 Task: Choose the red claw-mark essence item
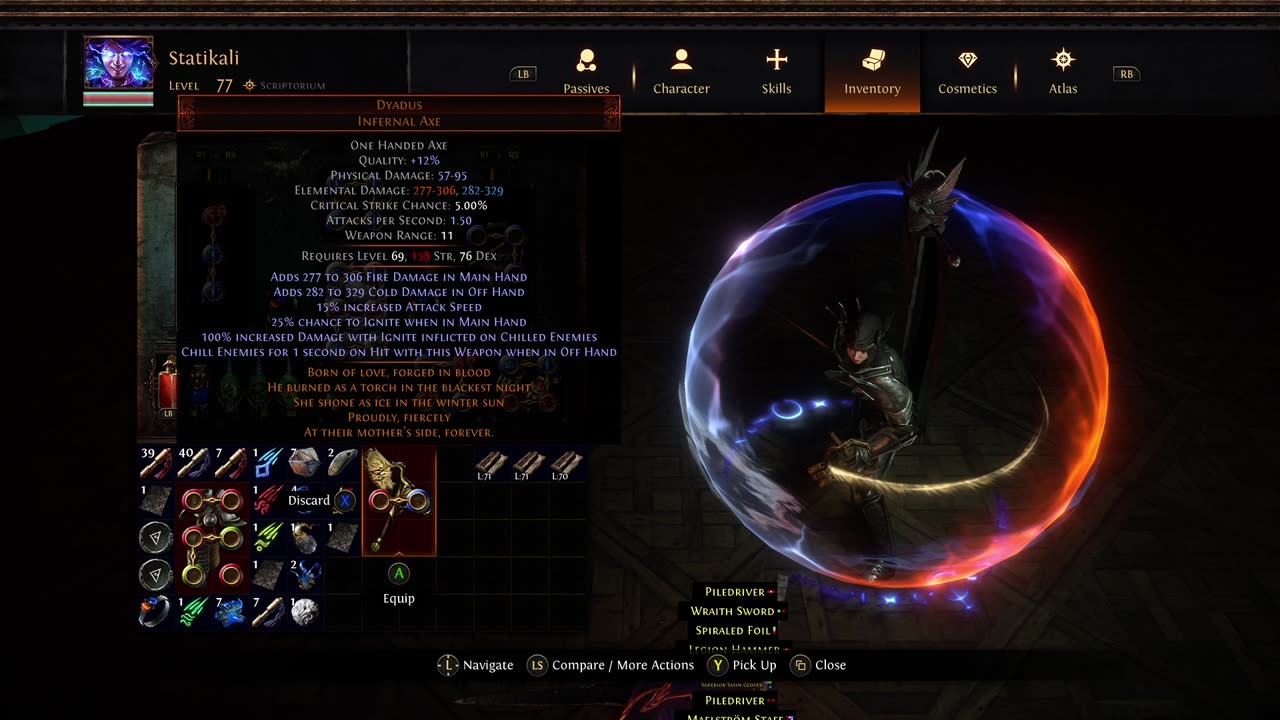[x=267, y=500]
